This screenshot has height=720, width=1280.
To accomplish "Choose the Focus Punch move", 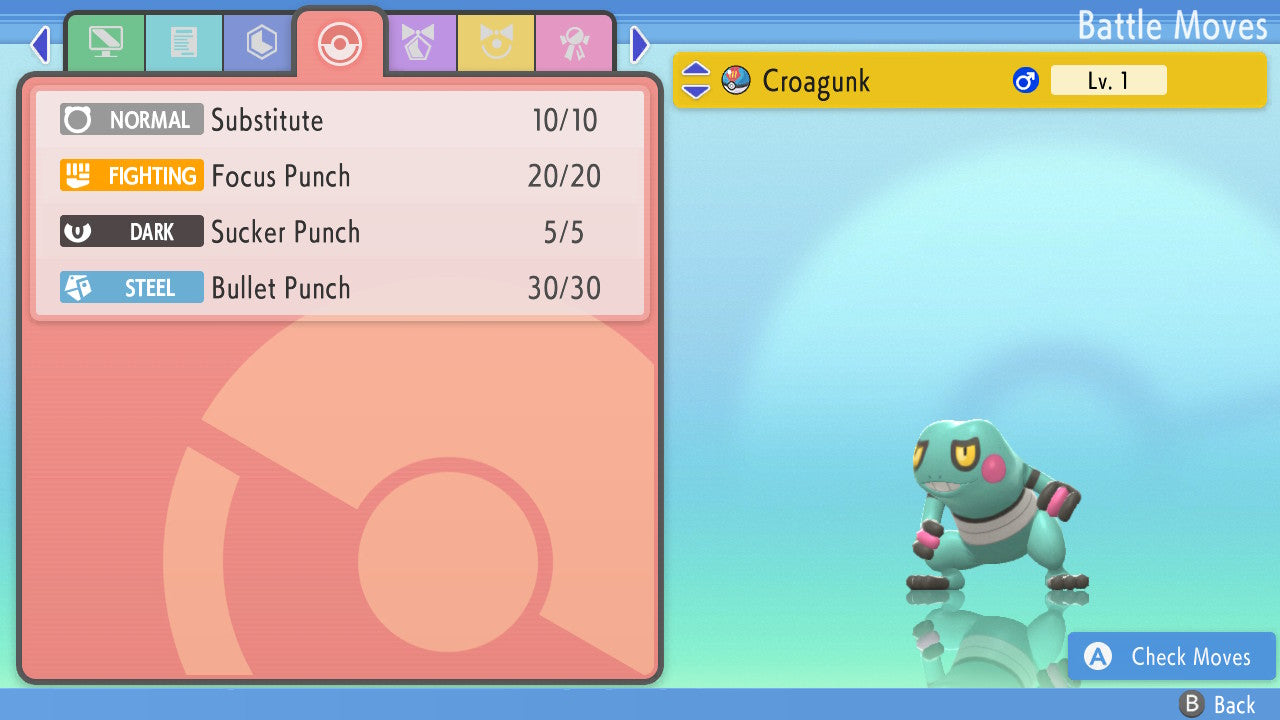I will (x=340, y=176).
